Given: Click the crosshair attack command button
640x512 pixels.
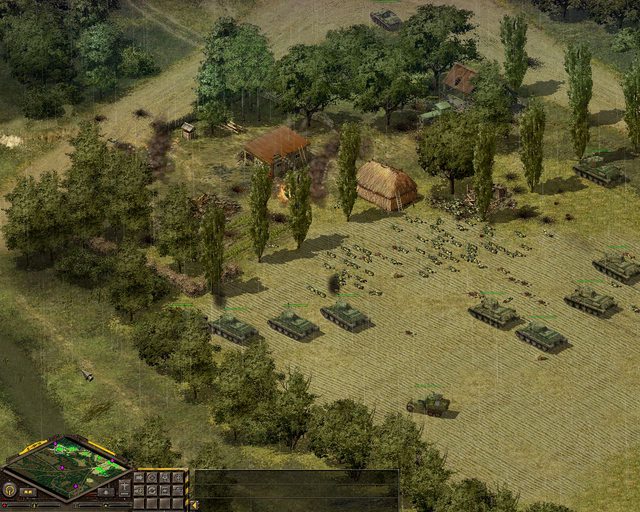Looking at the screenshot, I should click(x=178, y=477).
